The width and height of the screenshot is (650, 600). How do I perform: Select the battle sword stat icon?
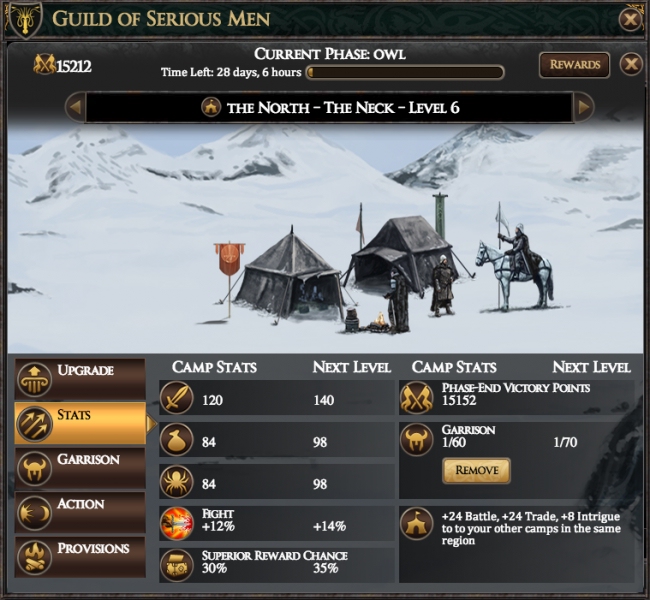(x=177, y=398)
